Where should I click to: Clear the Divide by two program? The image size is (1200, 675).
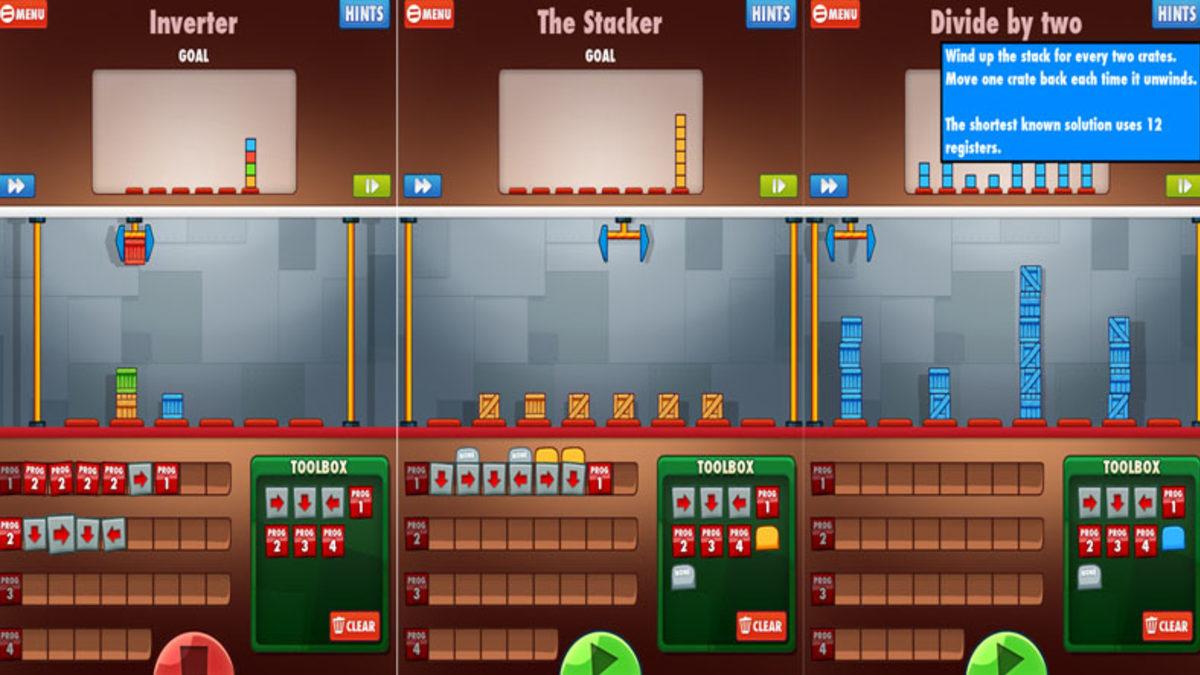(x=1167, y=626)
